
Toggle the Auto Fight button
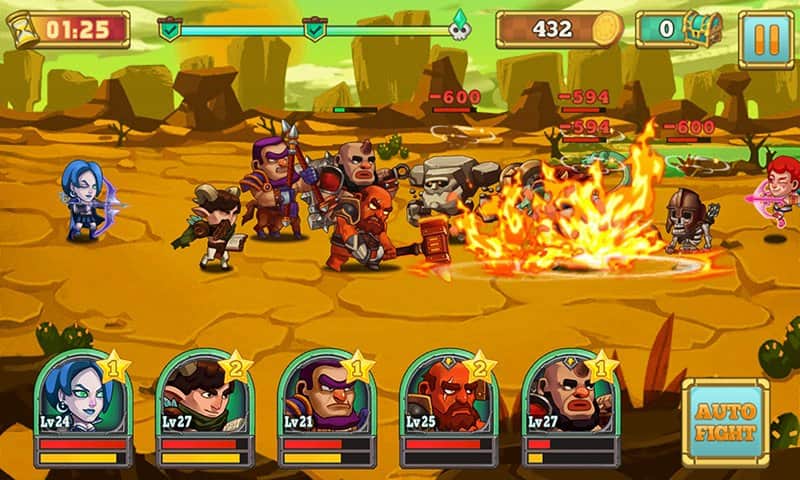pos(725,422)
